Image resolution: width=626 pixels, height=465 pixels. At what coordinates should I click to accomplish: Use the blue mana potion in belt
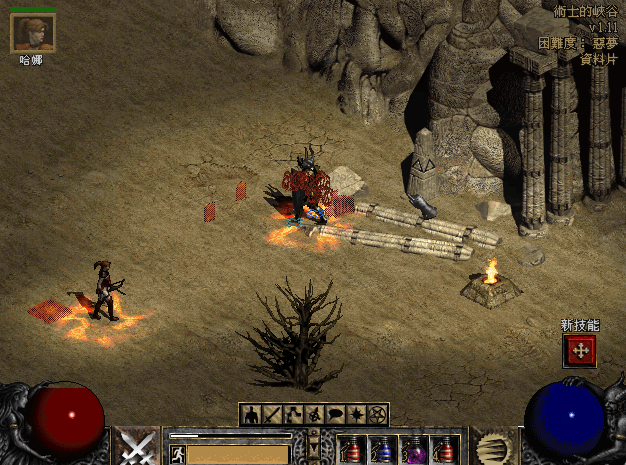(382, 449)
